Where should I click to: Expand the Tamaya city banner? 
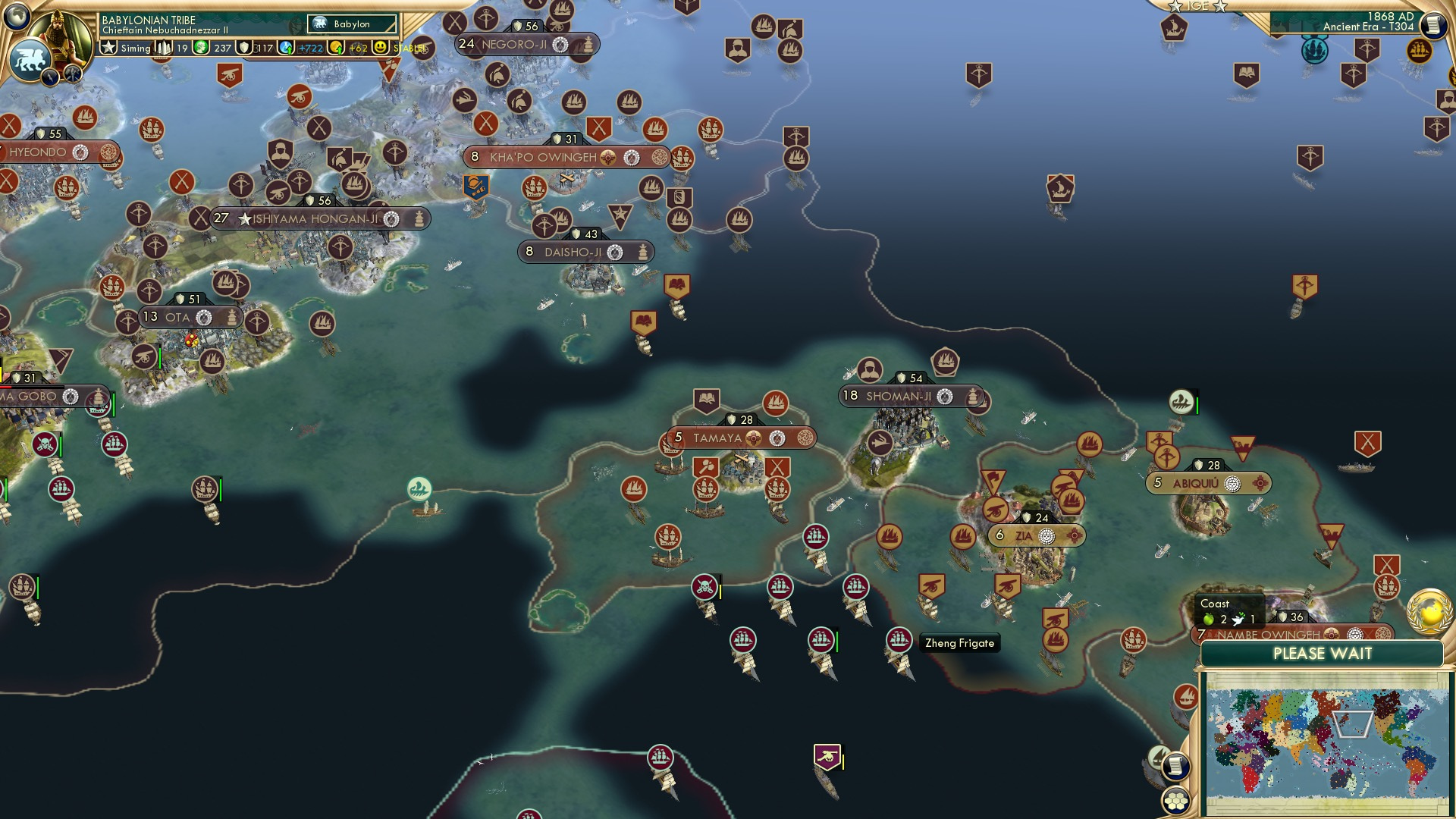pos(739,437)
